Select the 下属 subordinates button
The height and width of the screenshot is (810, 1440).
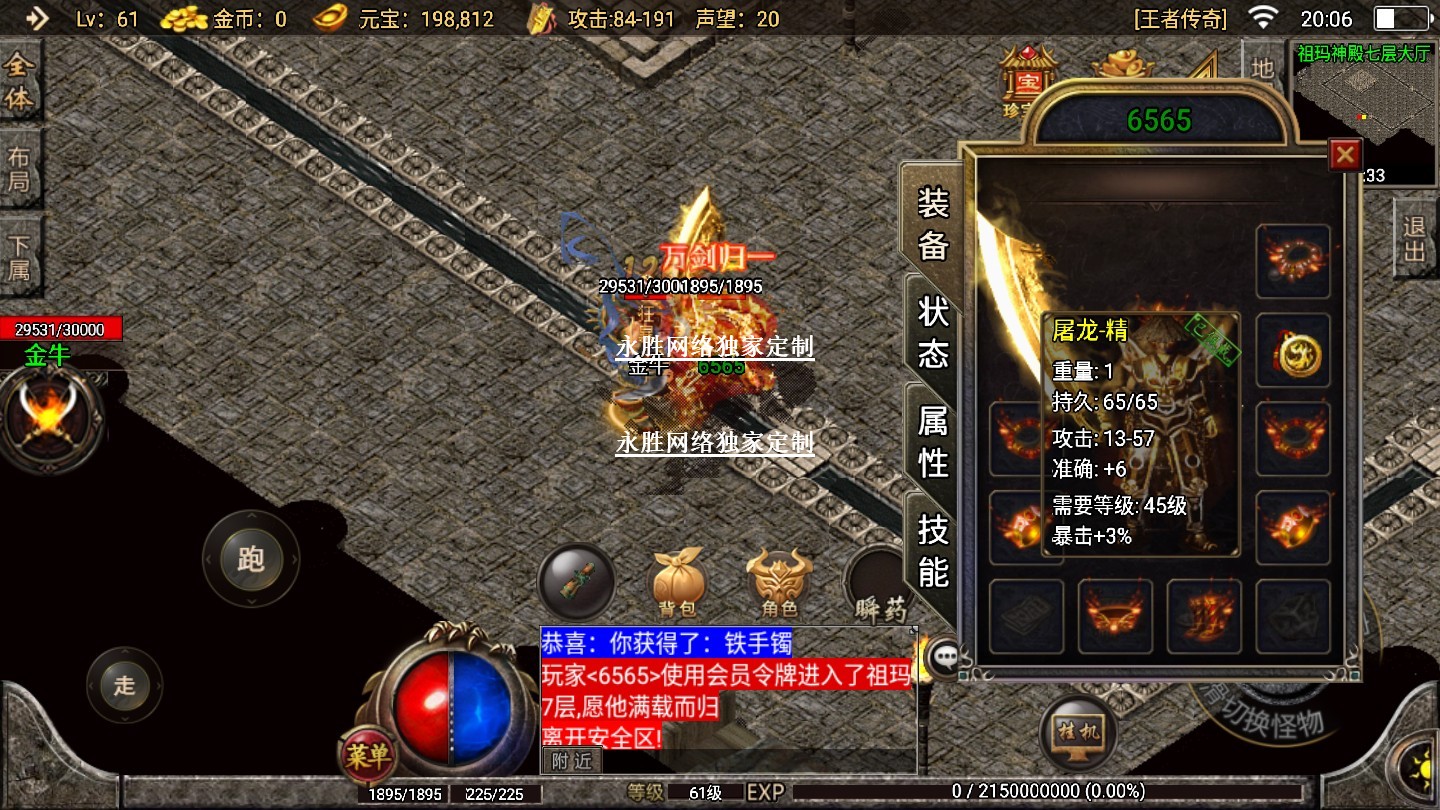pos(19,258)
